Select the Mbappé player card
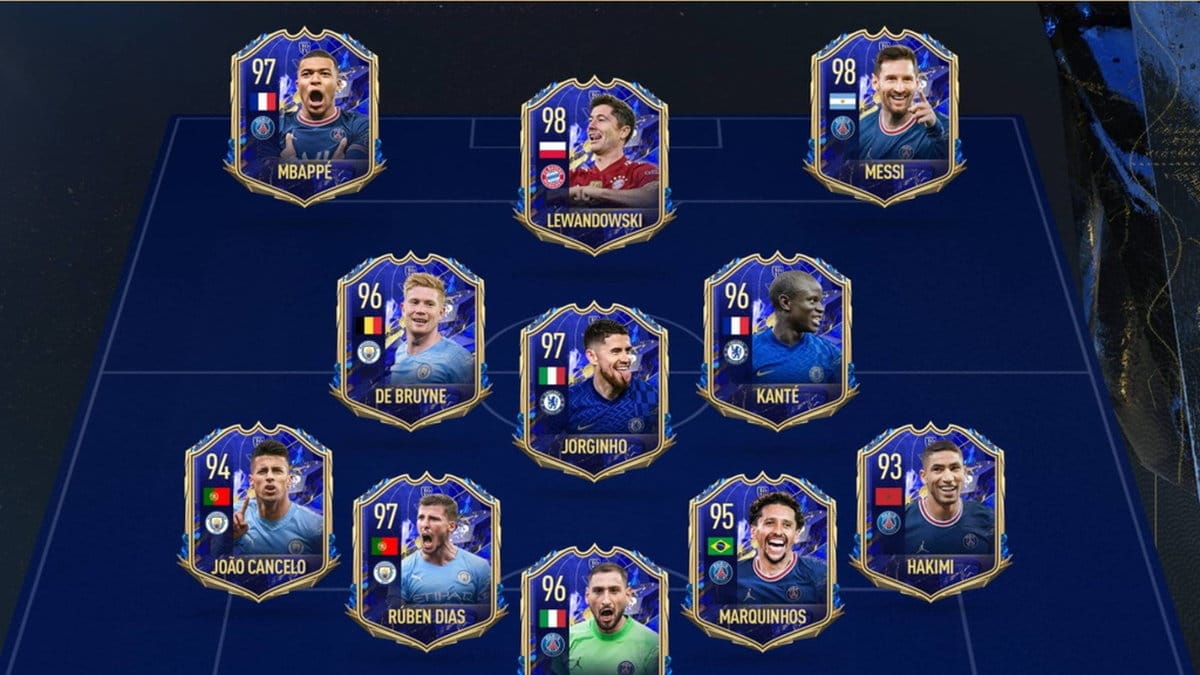This screenshot has width=1200, height=675. coord(304,117)
